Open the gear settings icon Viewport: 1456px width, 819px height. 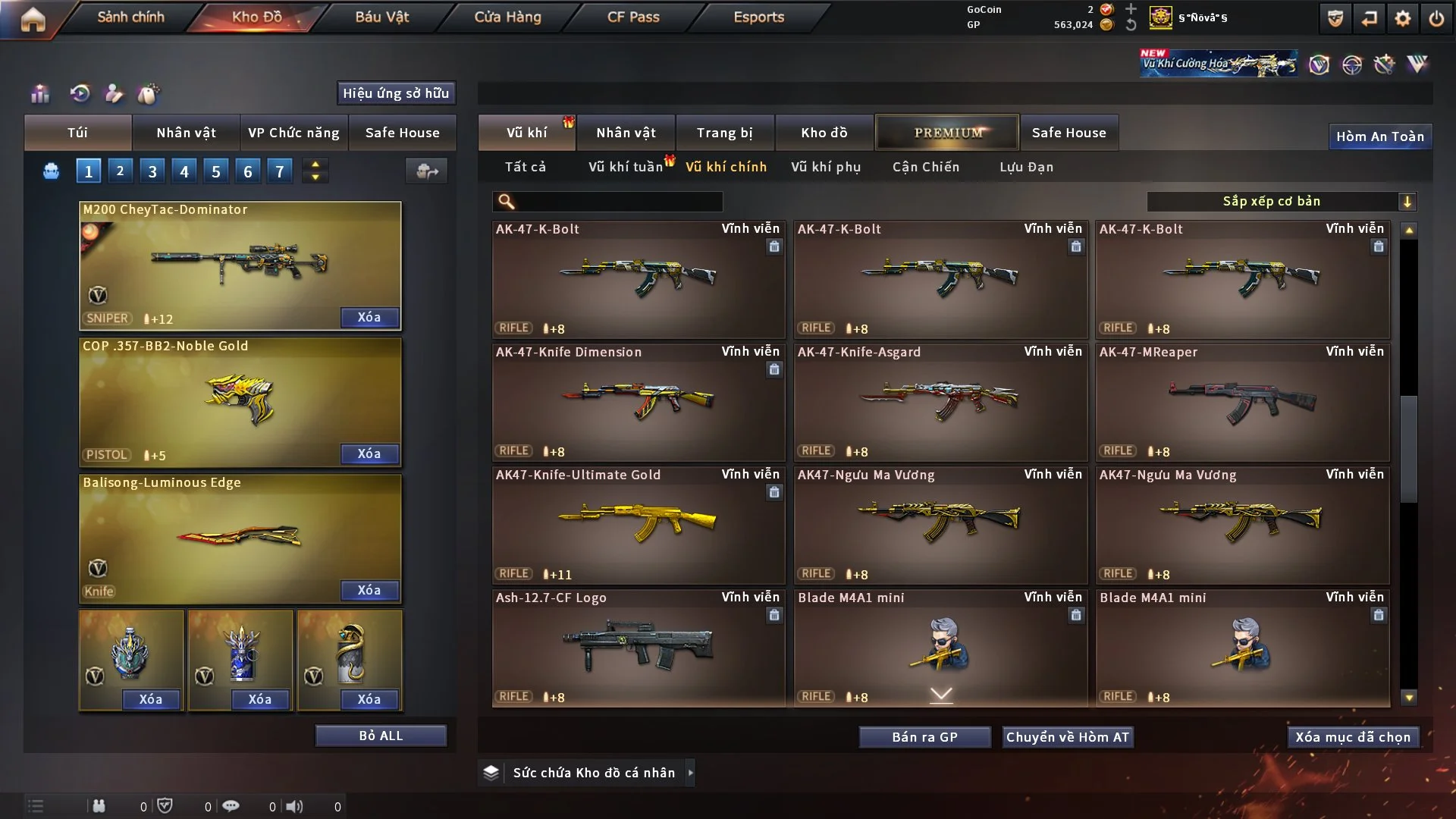[1402, 18]
